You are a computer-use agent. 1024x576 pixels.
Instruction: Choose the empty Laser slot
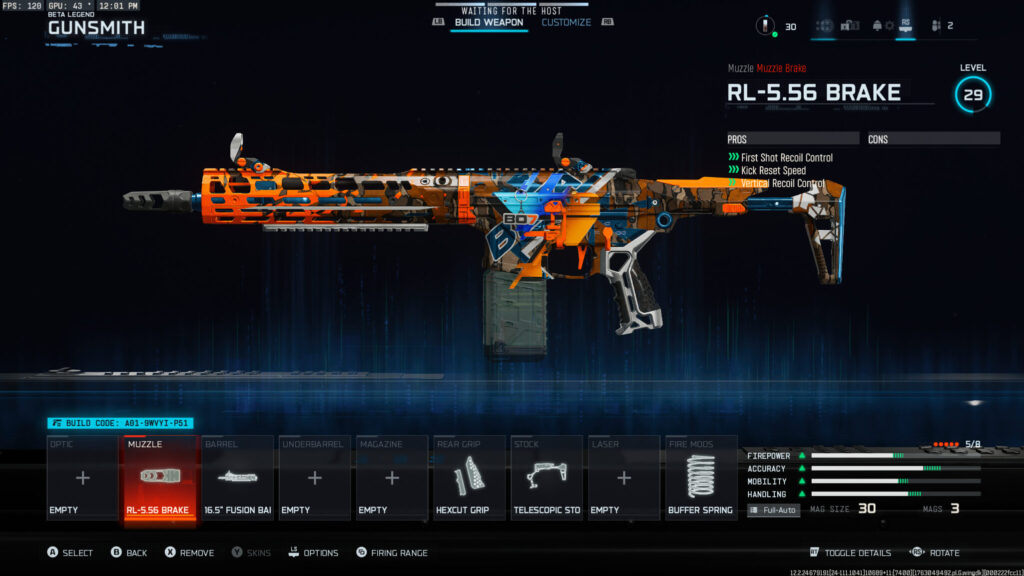pyautogui.click(x=623, y=478)
